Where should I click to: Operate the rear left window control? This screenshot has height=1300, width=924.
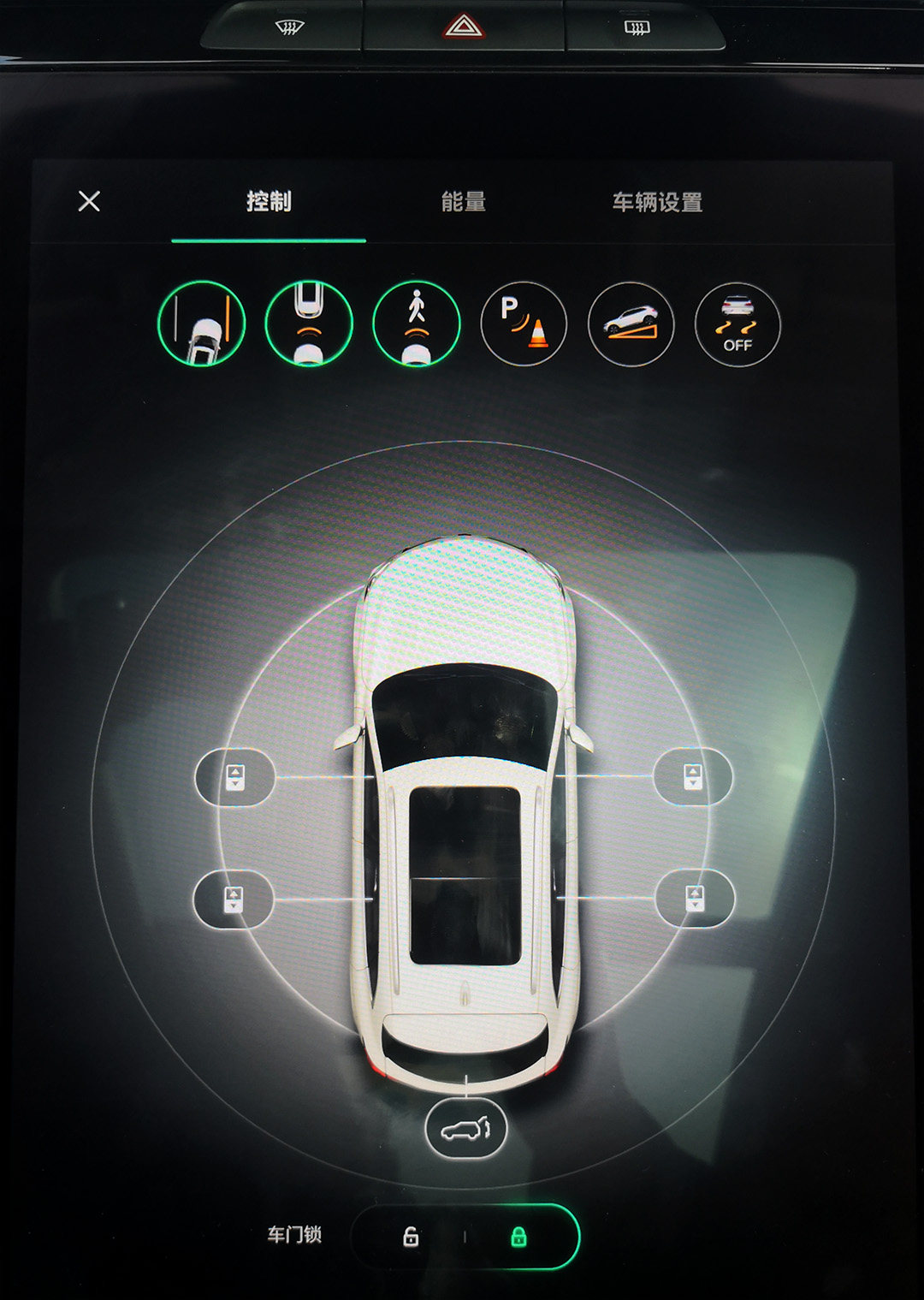click(234, 899)
